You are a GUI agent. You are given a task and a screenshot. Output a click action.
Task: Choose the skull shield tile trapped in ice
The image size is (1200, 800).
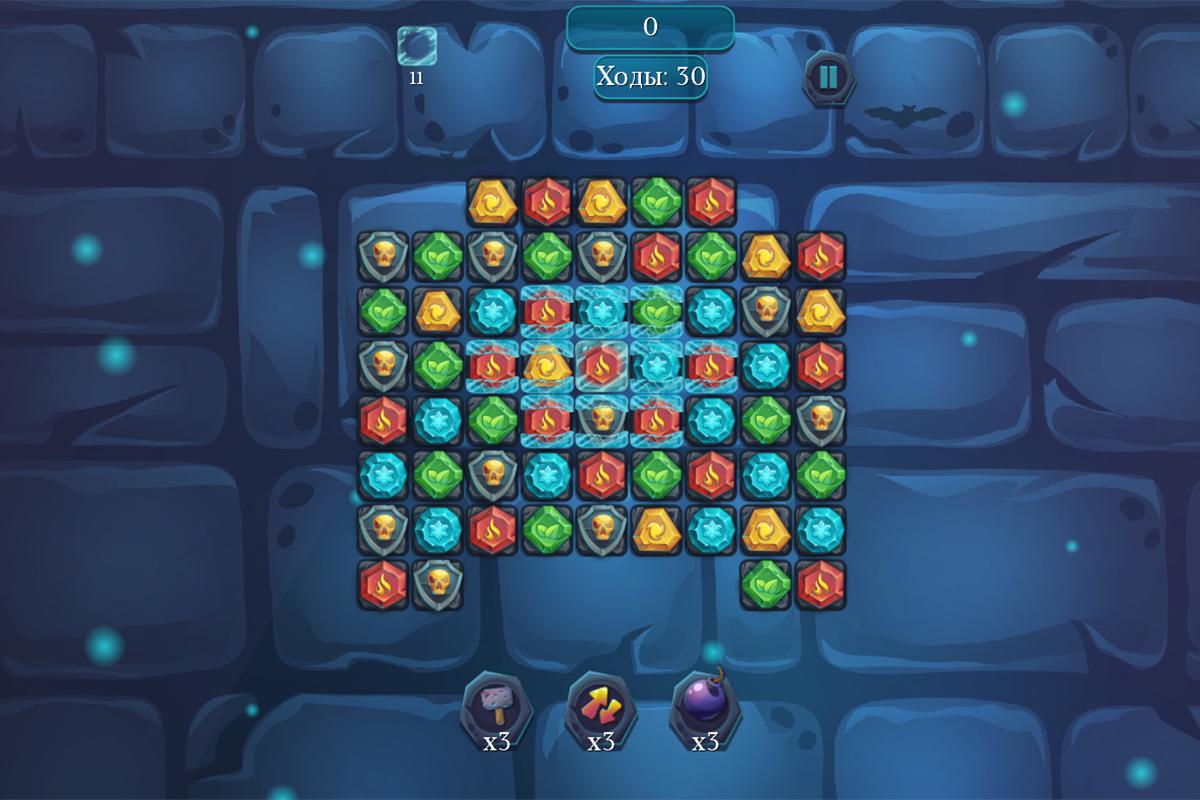coord(601,420)
